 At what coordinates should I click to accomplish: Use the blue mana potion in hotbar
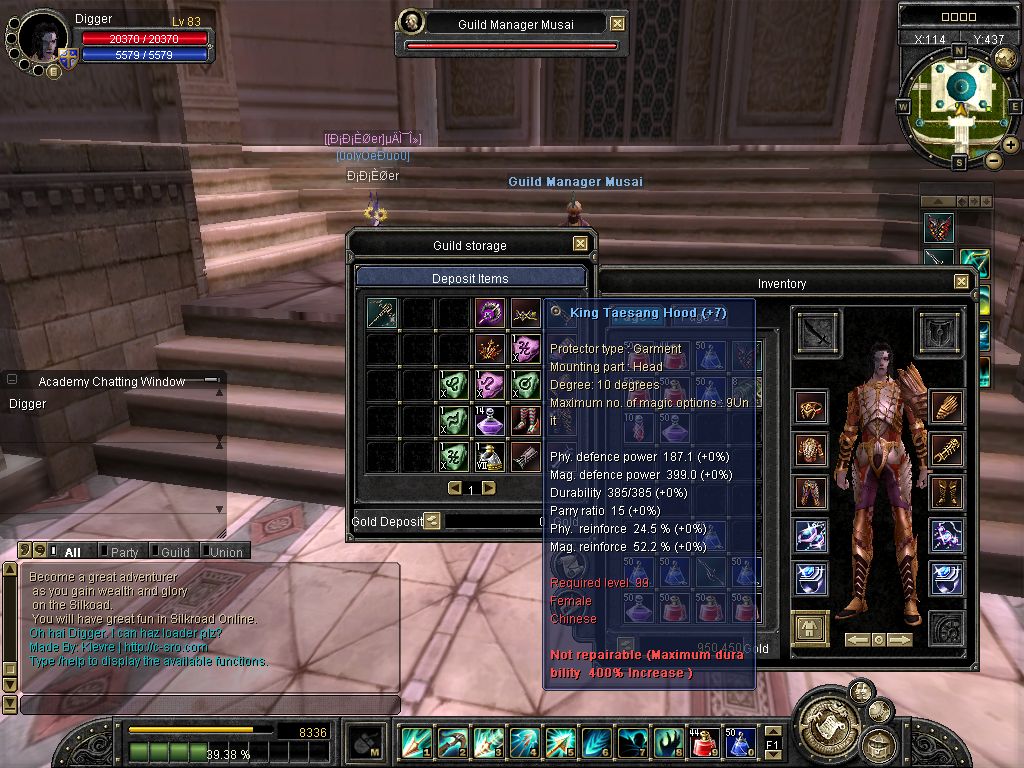[741, 743]
